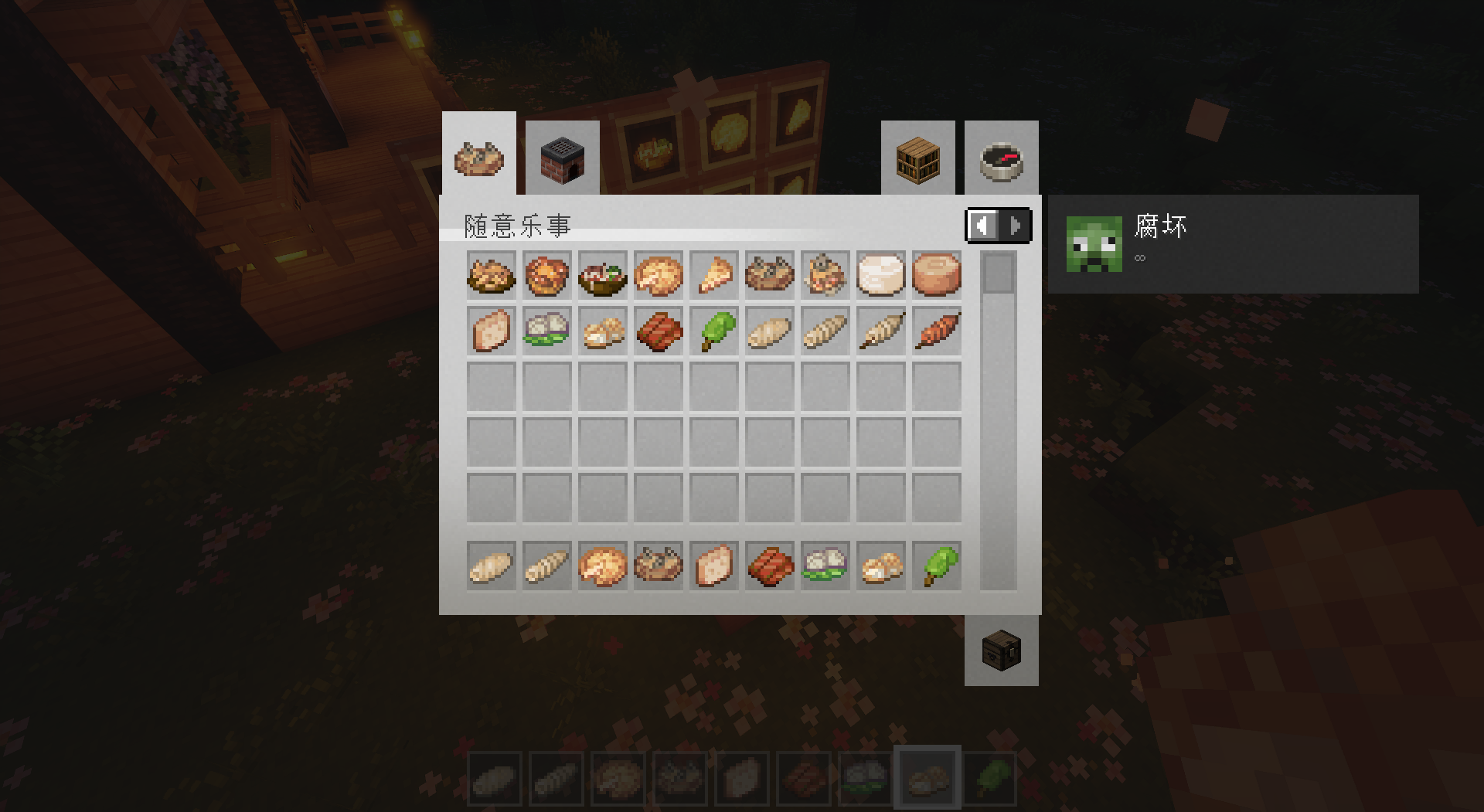Take the single pizza slice item

[x=713, y=275]
